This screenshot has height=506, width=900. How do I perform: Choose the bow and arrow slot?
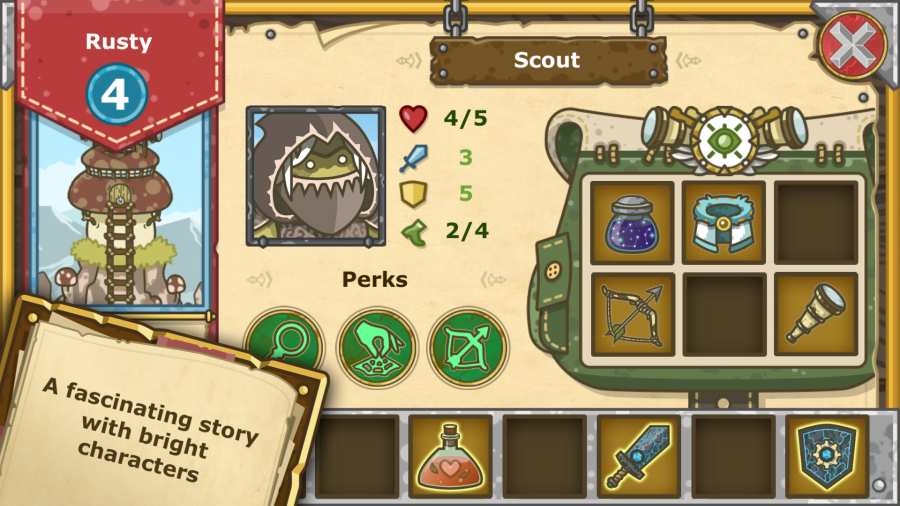coord(632,314)
